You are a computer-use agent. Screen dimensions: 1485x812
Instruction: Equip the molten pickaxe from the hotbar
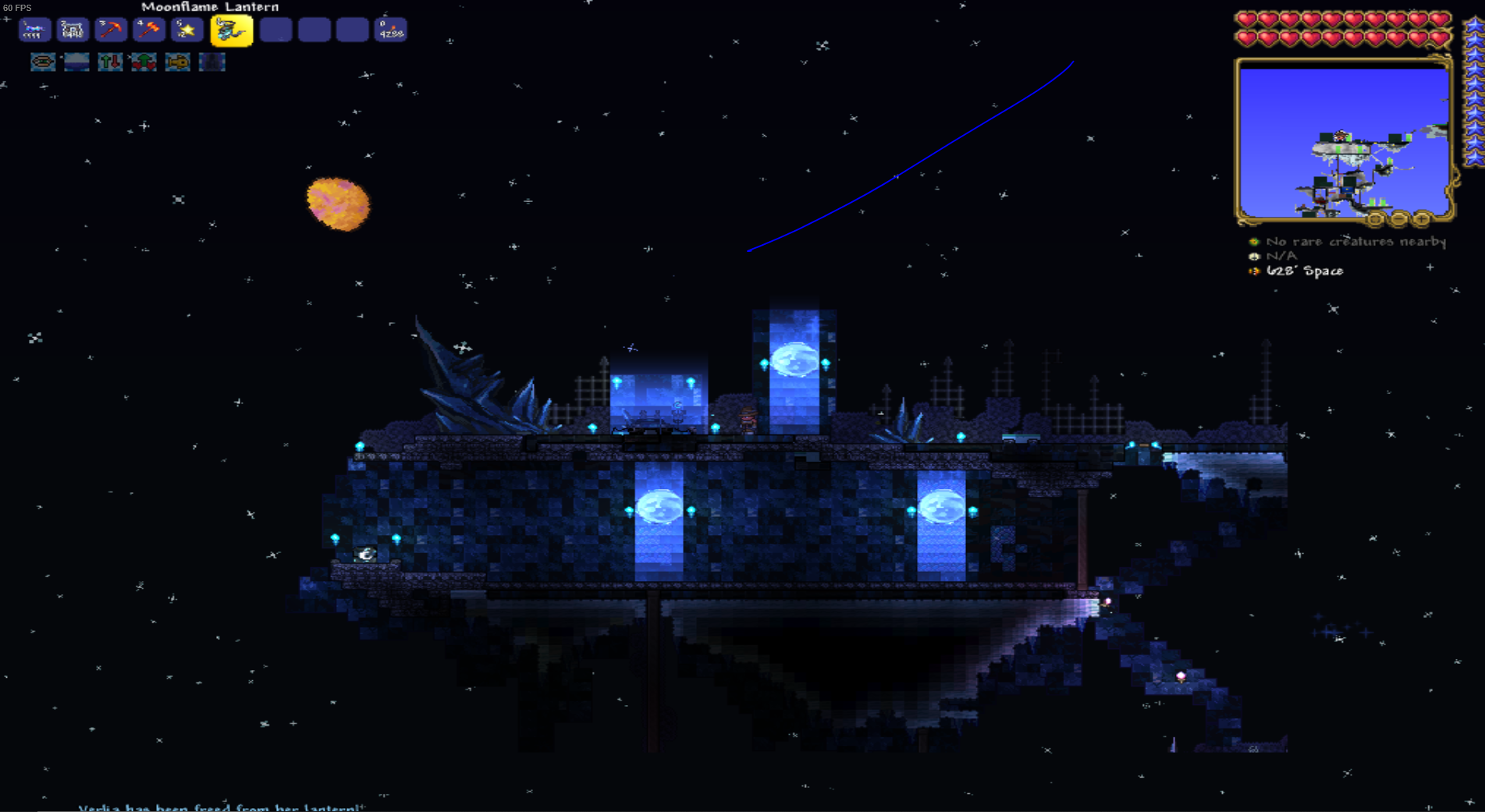pyautogui.click(x=111, y=30)
